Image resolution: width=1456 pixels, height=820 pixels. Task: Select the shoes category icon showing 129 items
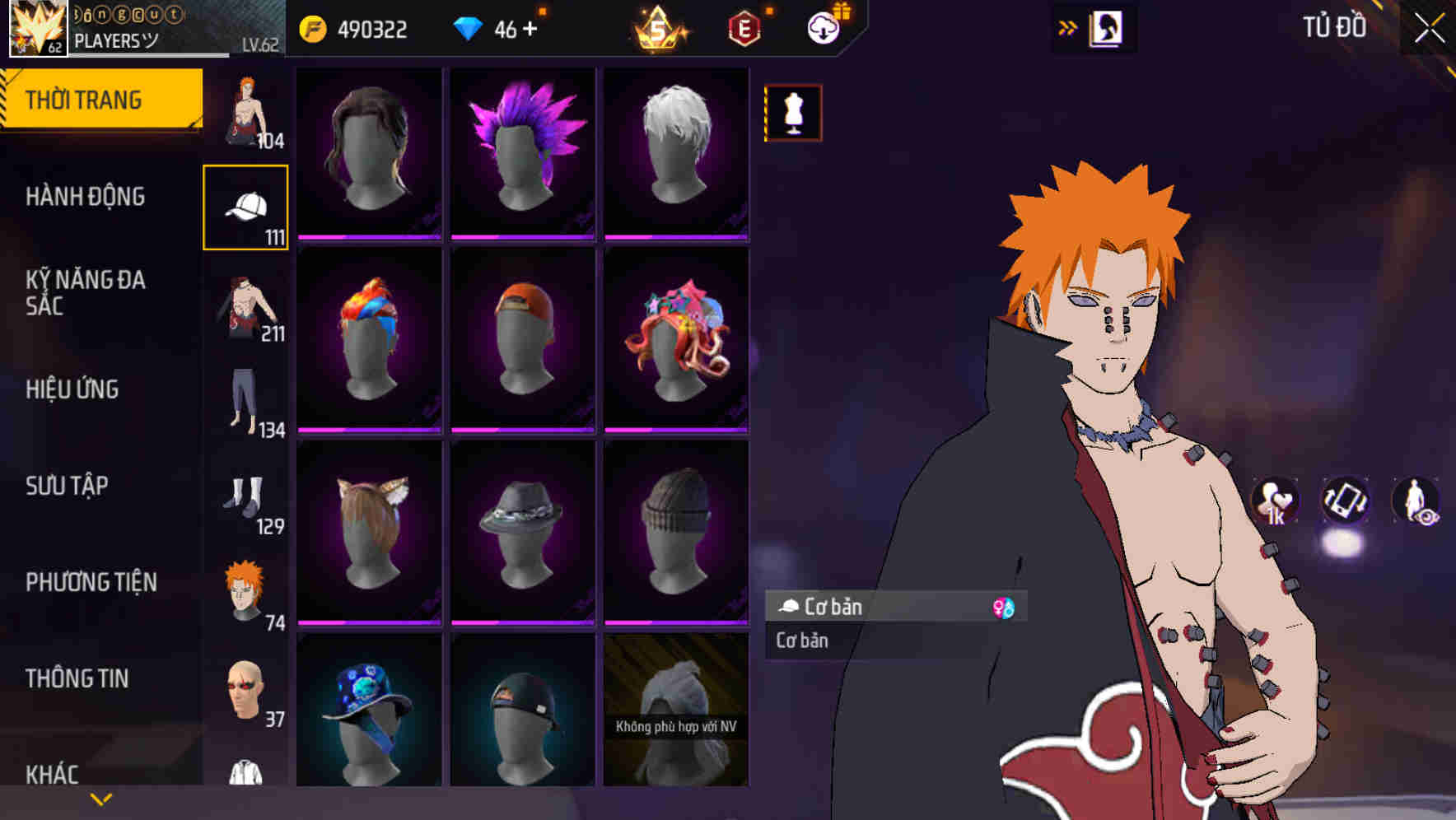[245, 500]
